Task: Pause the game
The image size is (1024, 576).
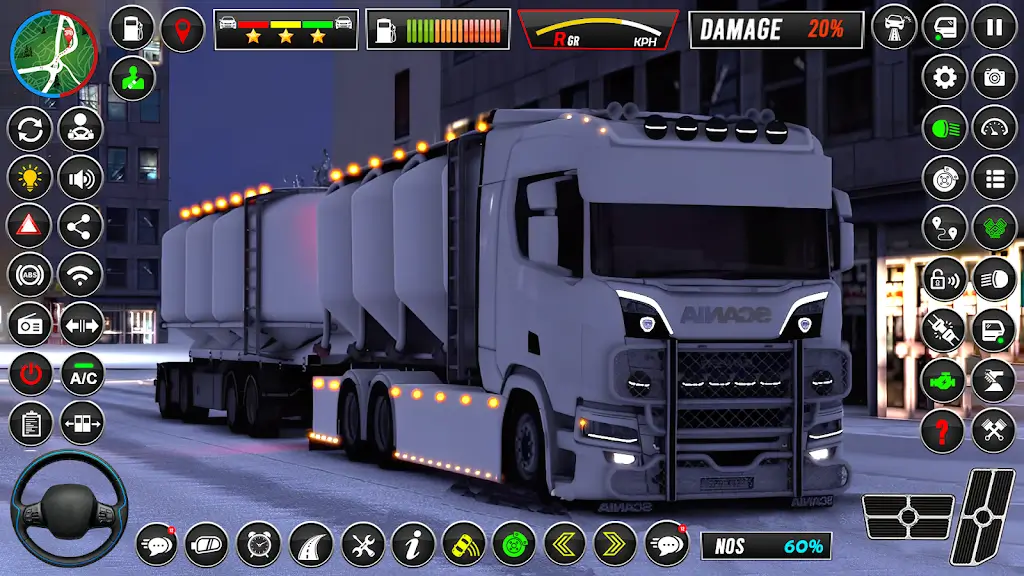Action: pos(994,27)
